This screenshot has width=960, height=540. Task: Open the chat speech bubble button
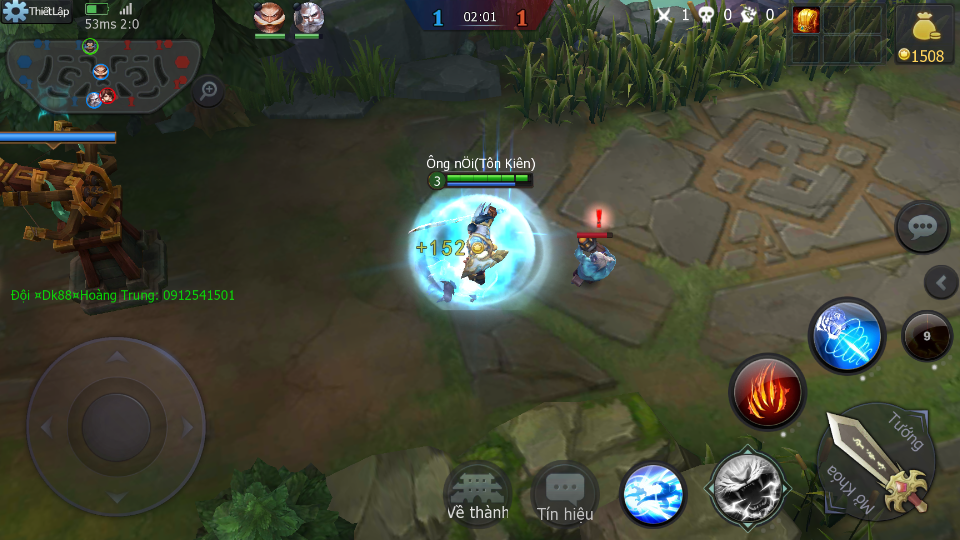(x=921, y=228)
